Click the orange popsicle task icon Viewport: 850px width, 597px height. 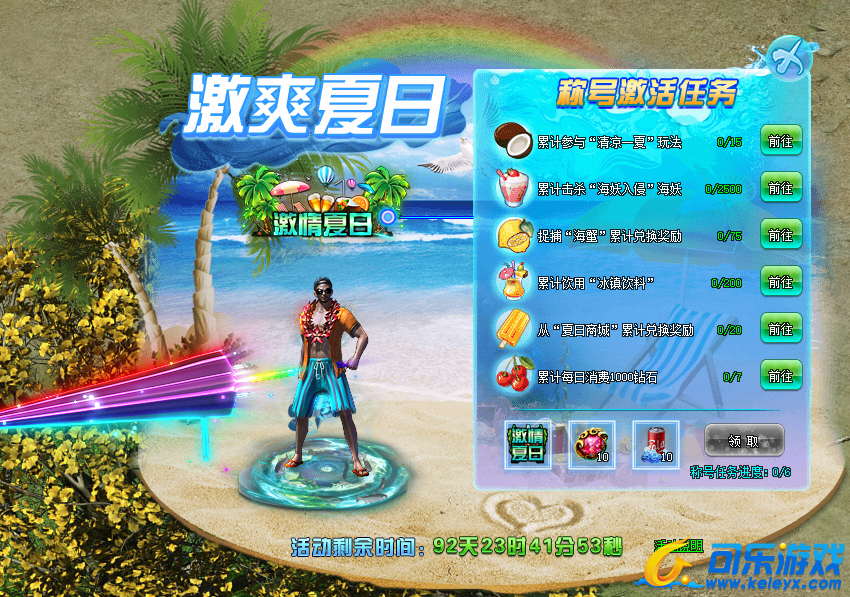[x=515, y=329]
